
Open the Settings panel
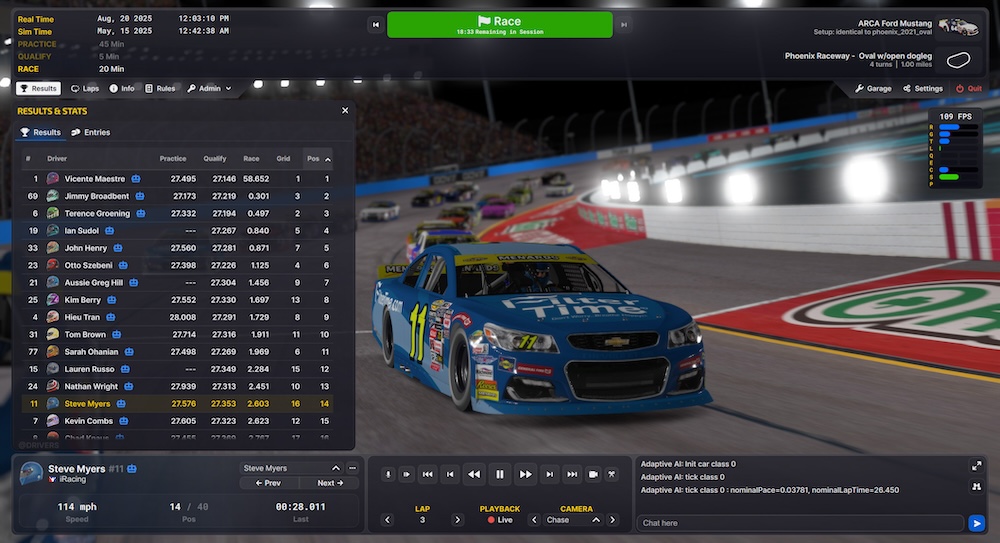click(922, 88)
